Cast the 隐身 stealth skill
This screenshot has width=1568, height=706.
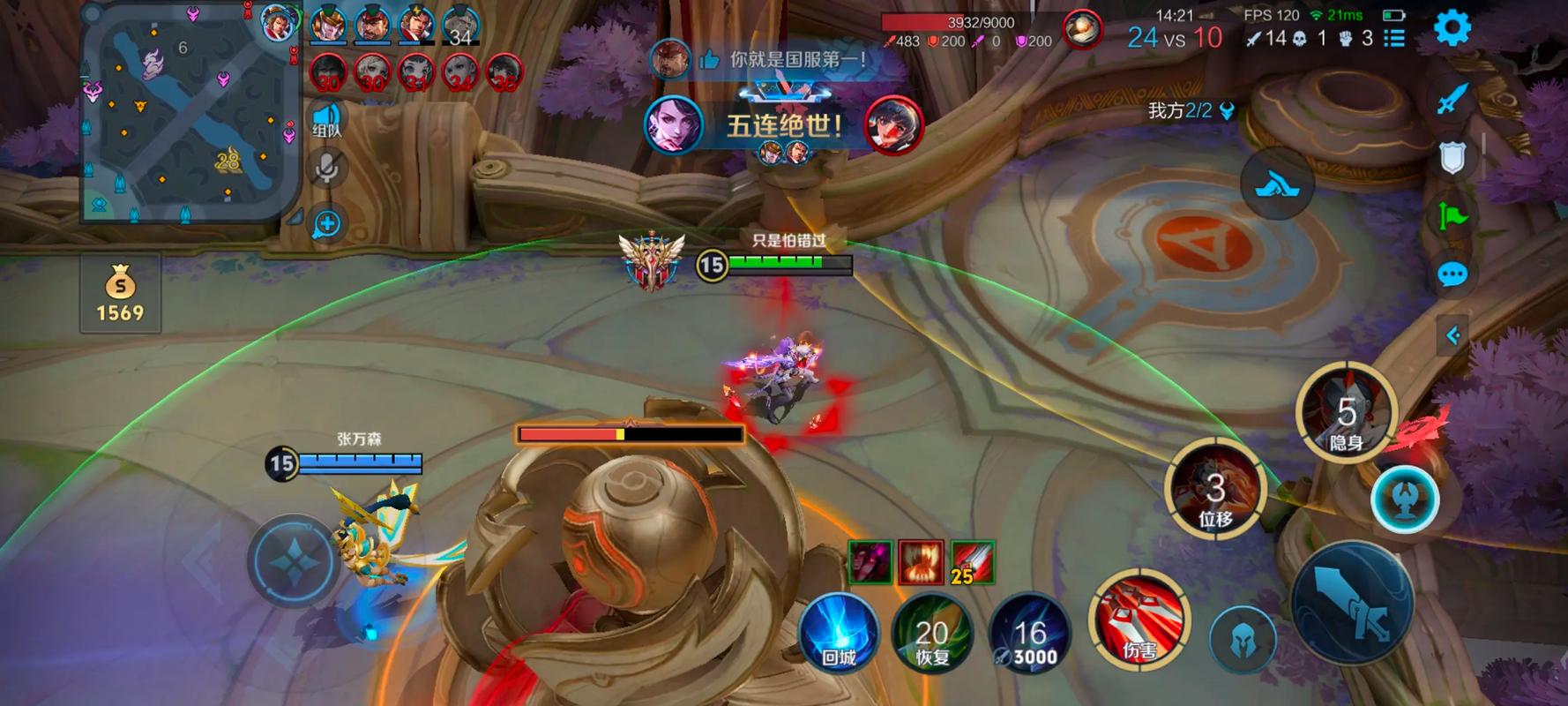(1346, 413)
